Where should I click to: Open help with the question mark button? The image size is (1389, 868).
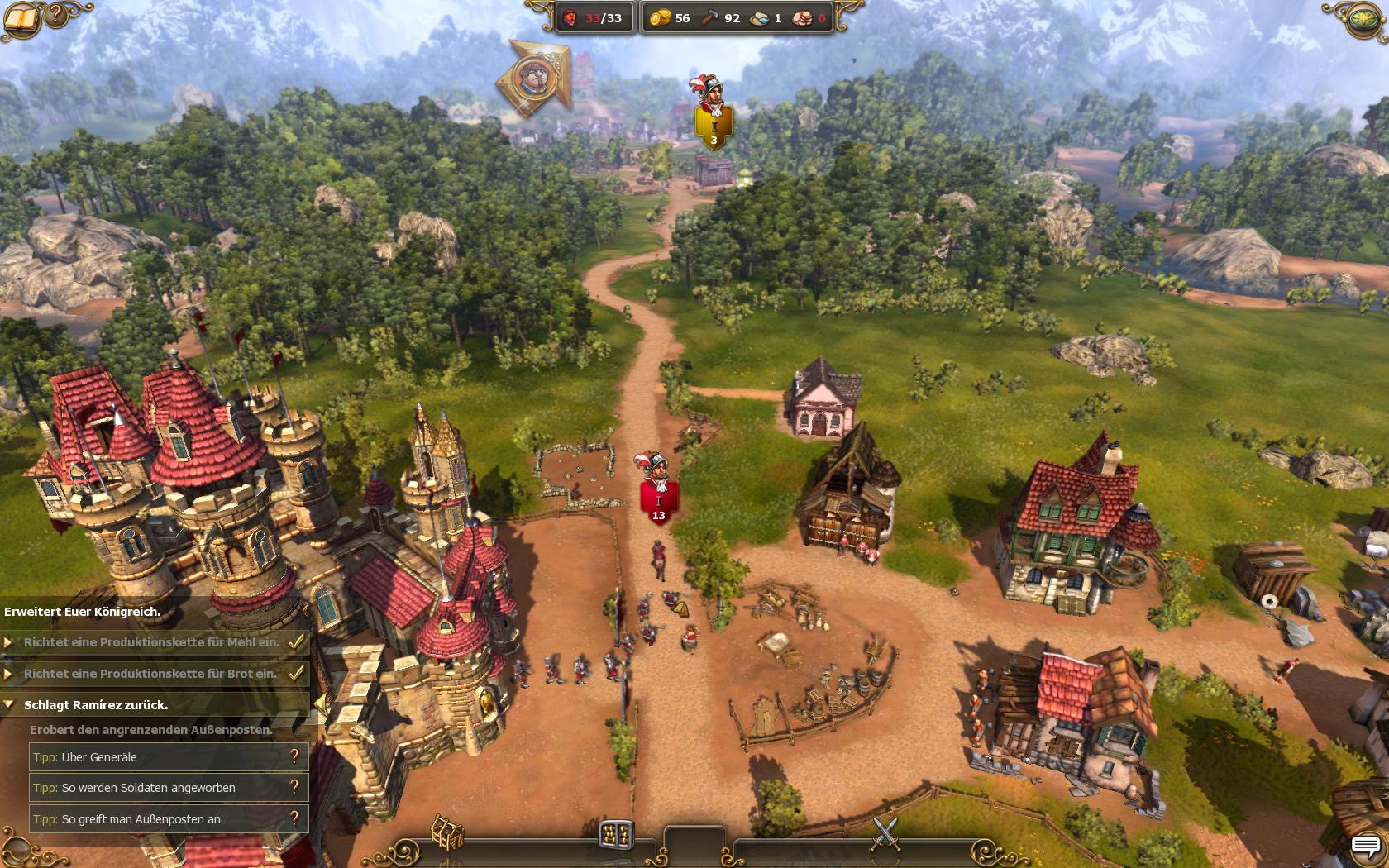[x=56, y=14]
